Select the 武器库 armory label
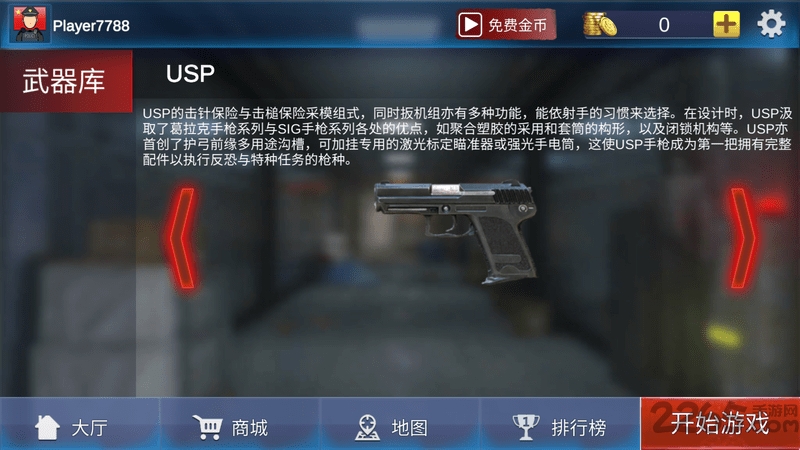This screenshot has width=800, height=450. tap(64, 82)
